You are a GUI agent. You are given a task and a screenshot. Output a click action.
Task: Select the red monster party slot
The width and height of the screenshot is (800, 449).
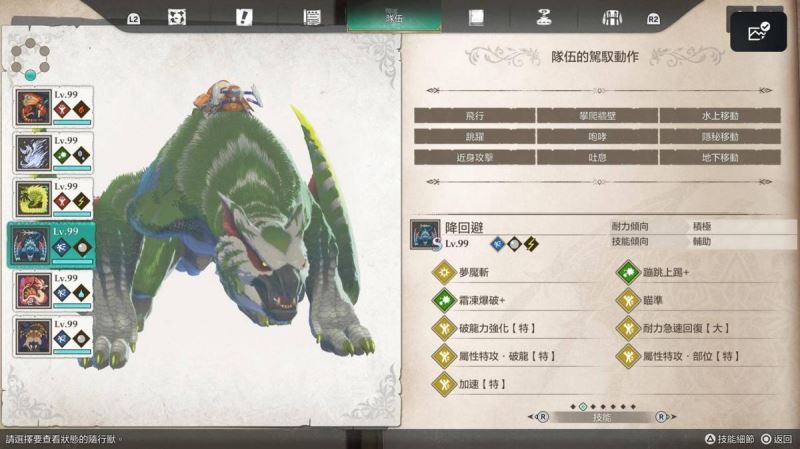click(x=53, y=107)
